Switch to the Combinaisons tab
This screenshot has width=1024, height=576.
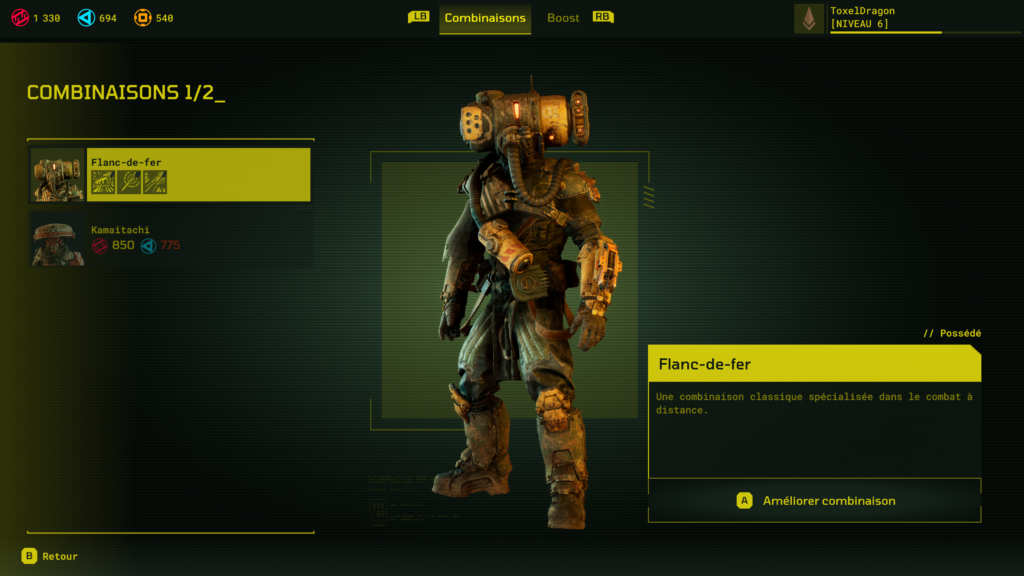pos(485,18)
